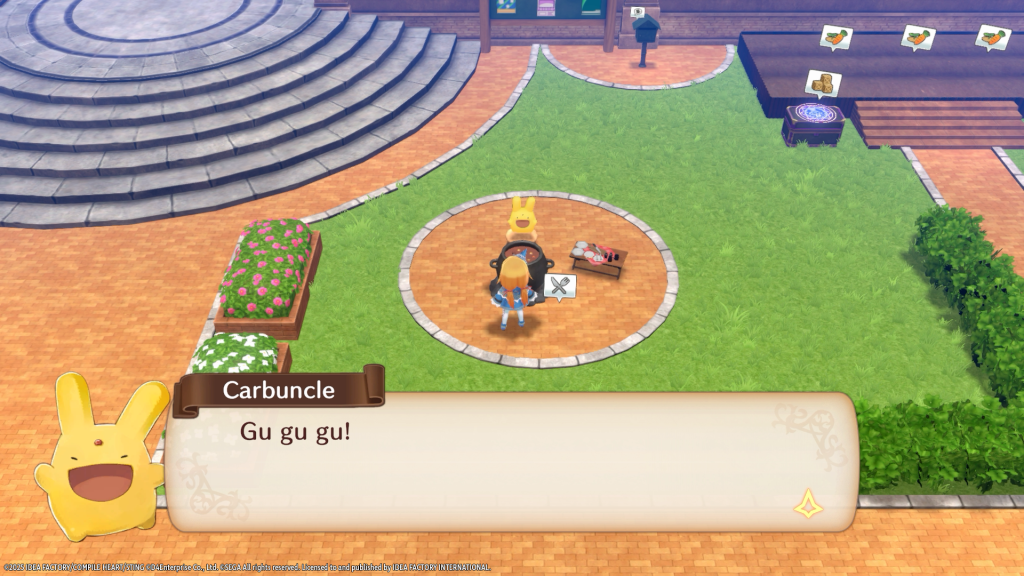This screenshot has width=1024, height=576.
Task: Advance dialogue with the gold diamond indicator
Action: 807,503
